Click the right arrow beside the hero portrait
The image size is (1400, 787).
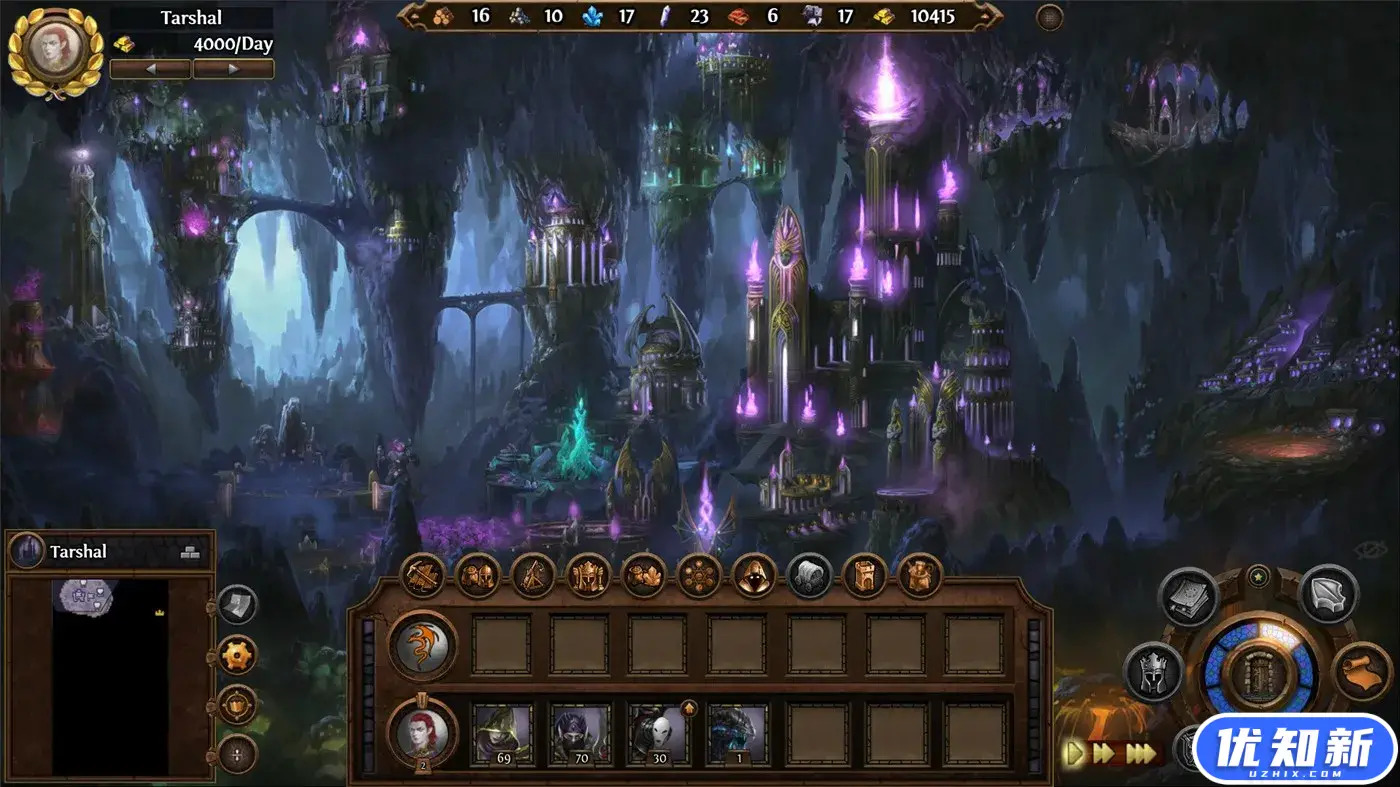point(234,69)
